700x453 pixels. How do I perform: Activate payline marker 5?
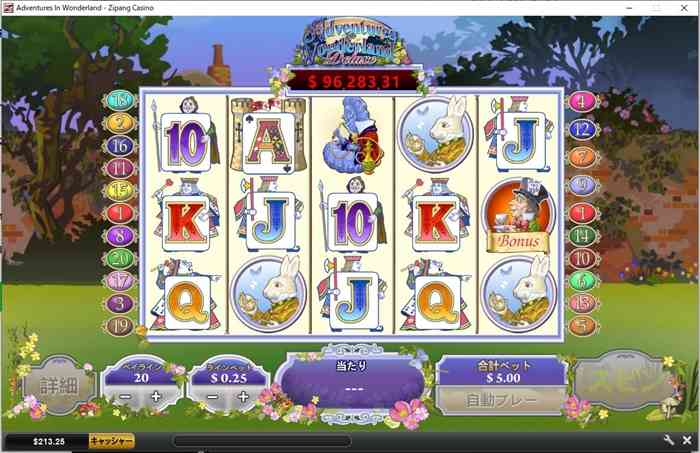[581, 324]
